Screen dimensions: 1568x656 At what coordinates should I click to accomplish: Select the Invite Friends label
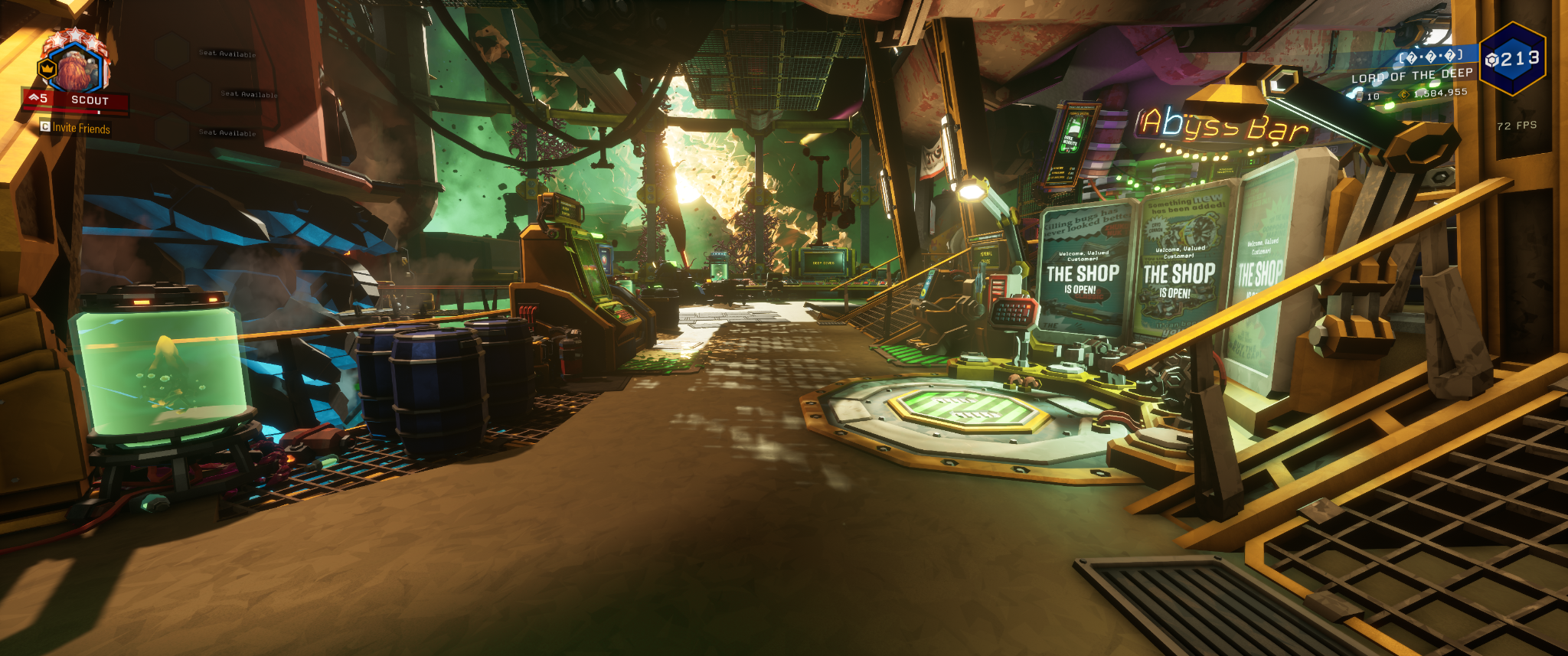[x=81, y=129]
